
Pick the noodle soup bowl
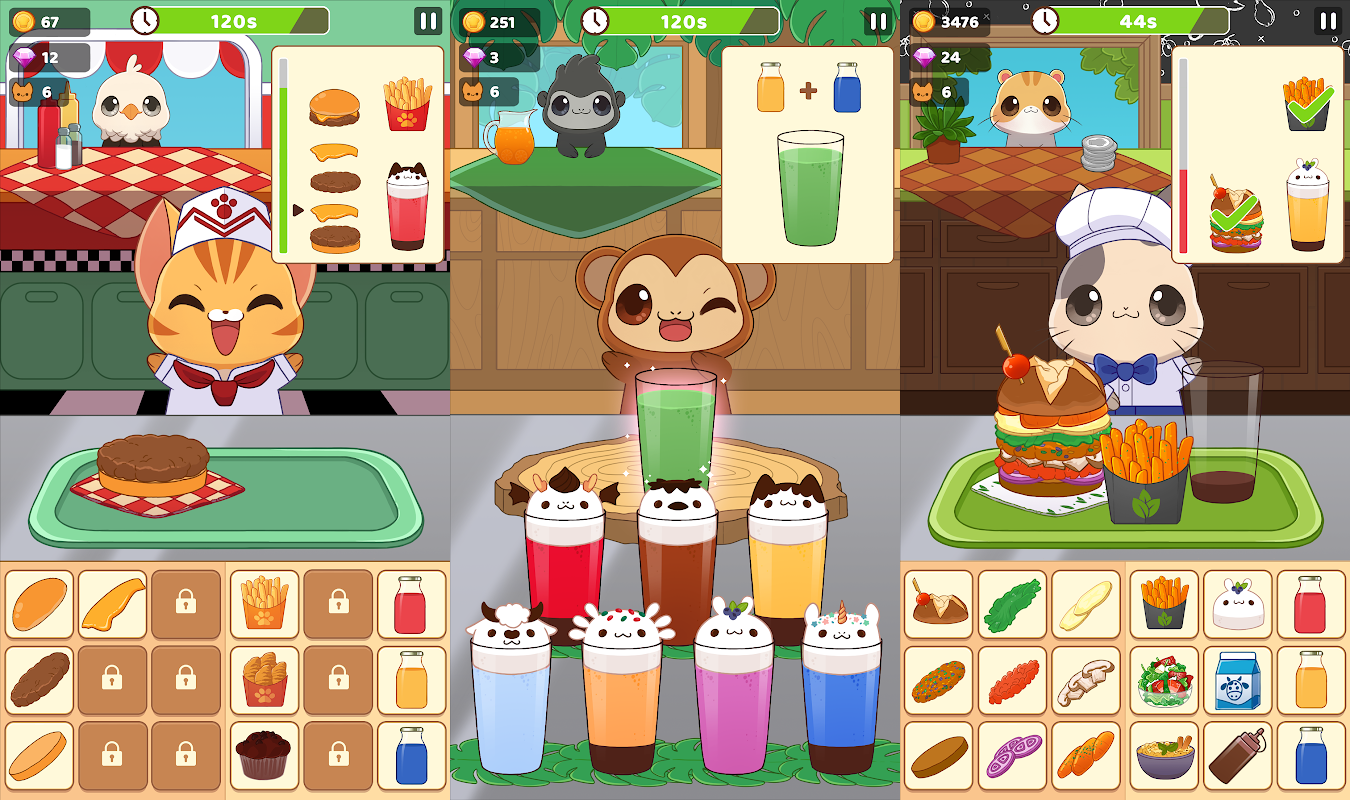[x=1163, y=755]
